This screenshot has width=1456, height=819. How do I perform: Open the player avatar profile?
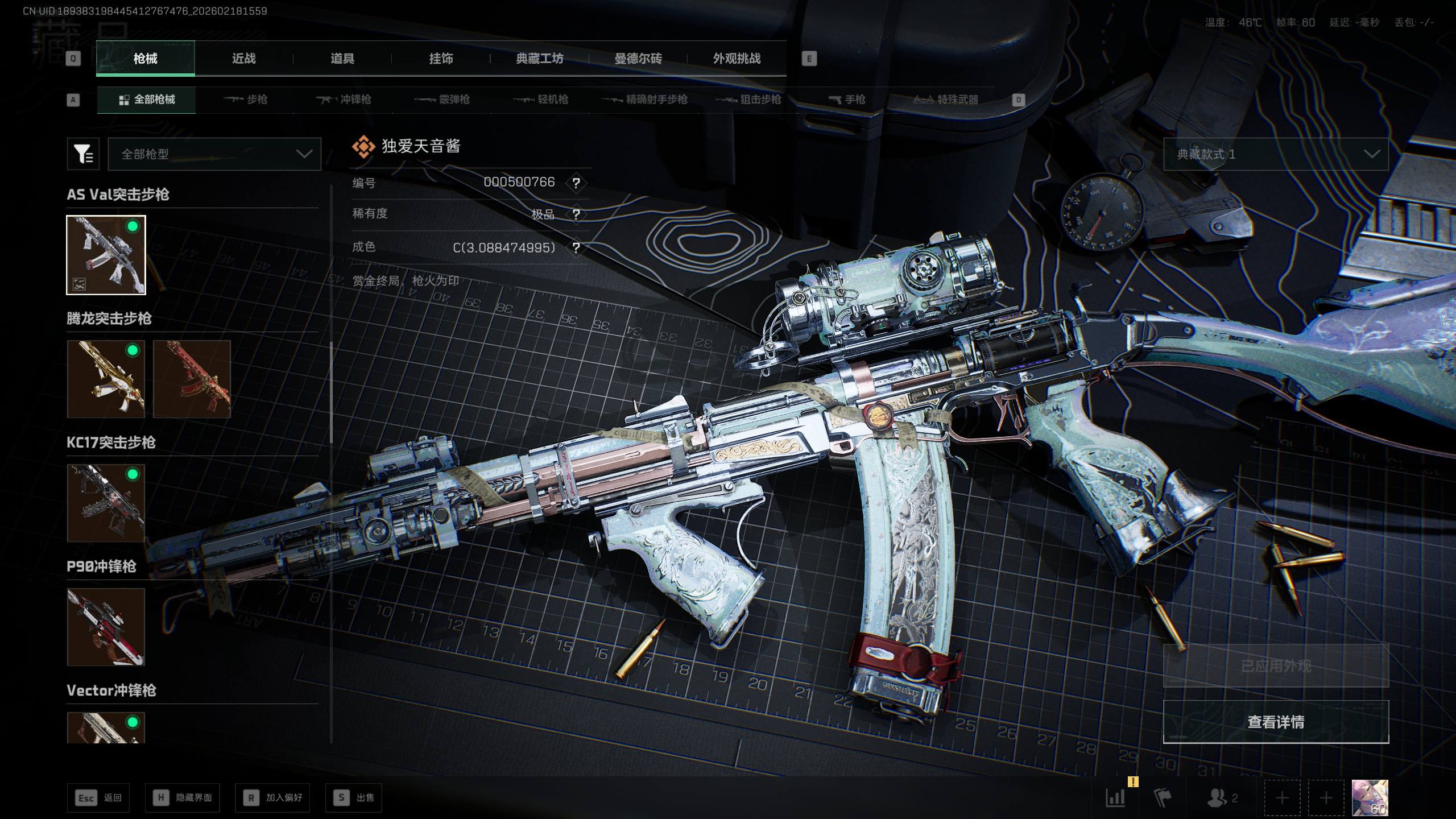(x=1370, y=797)
